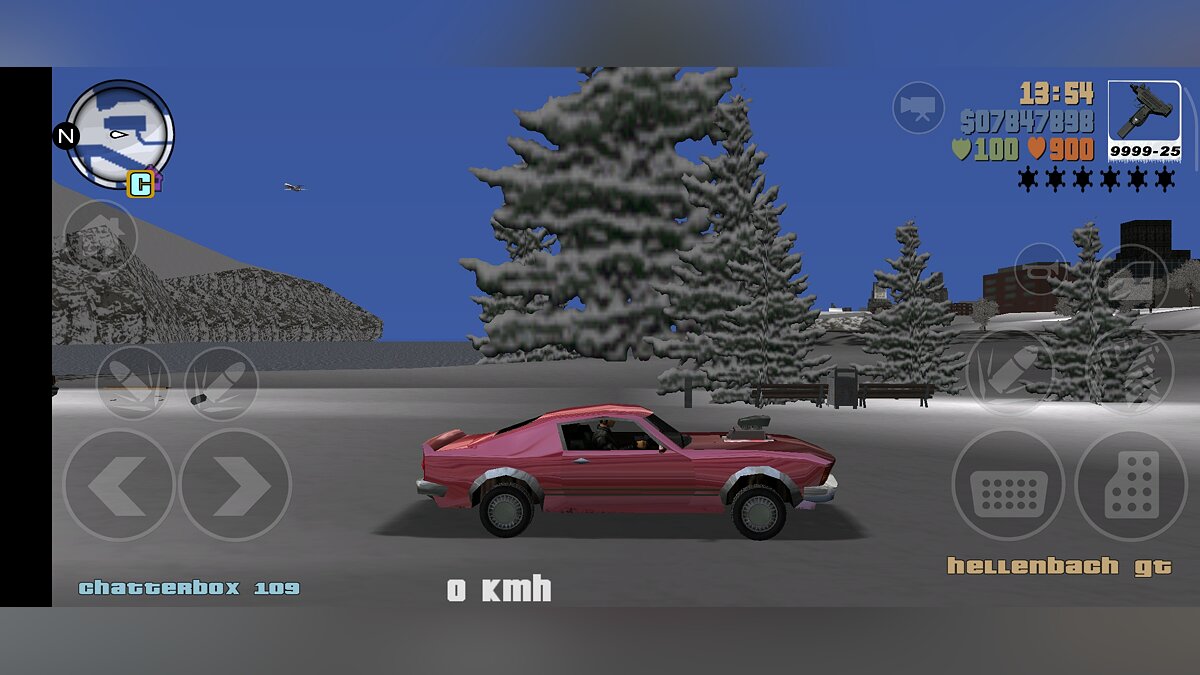The image size is (1200, 675).
Task: Tap the tall accelerator pedal button
Action: pos(1131,486)
